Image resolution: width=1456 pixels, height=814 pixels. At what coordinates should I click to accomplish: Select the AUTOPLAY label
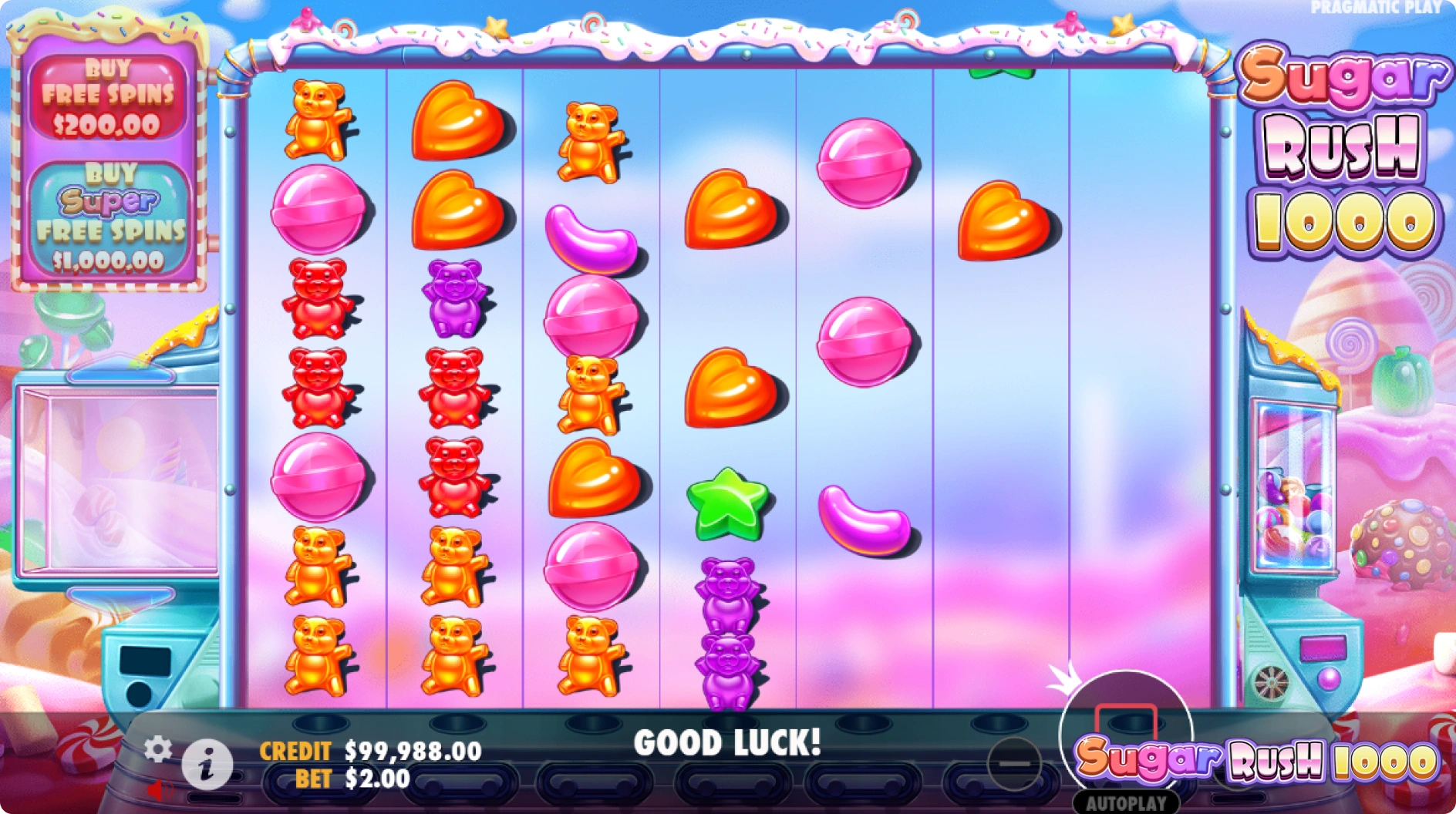[1126, 801]
